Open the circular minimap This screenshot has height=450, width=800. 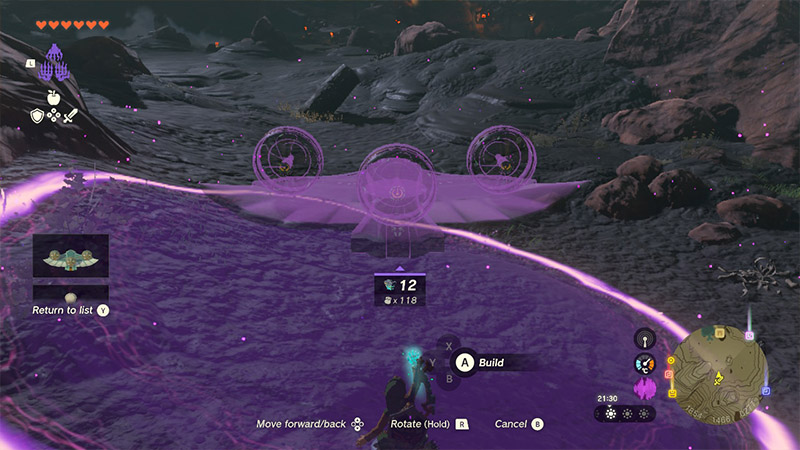[x=719, y=362]
